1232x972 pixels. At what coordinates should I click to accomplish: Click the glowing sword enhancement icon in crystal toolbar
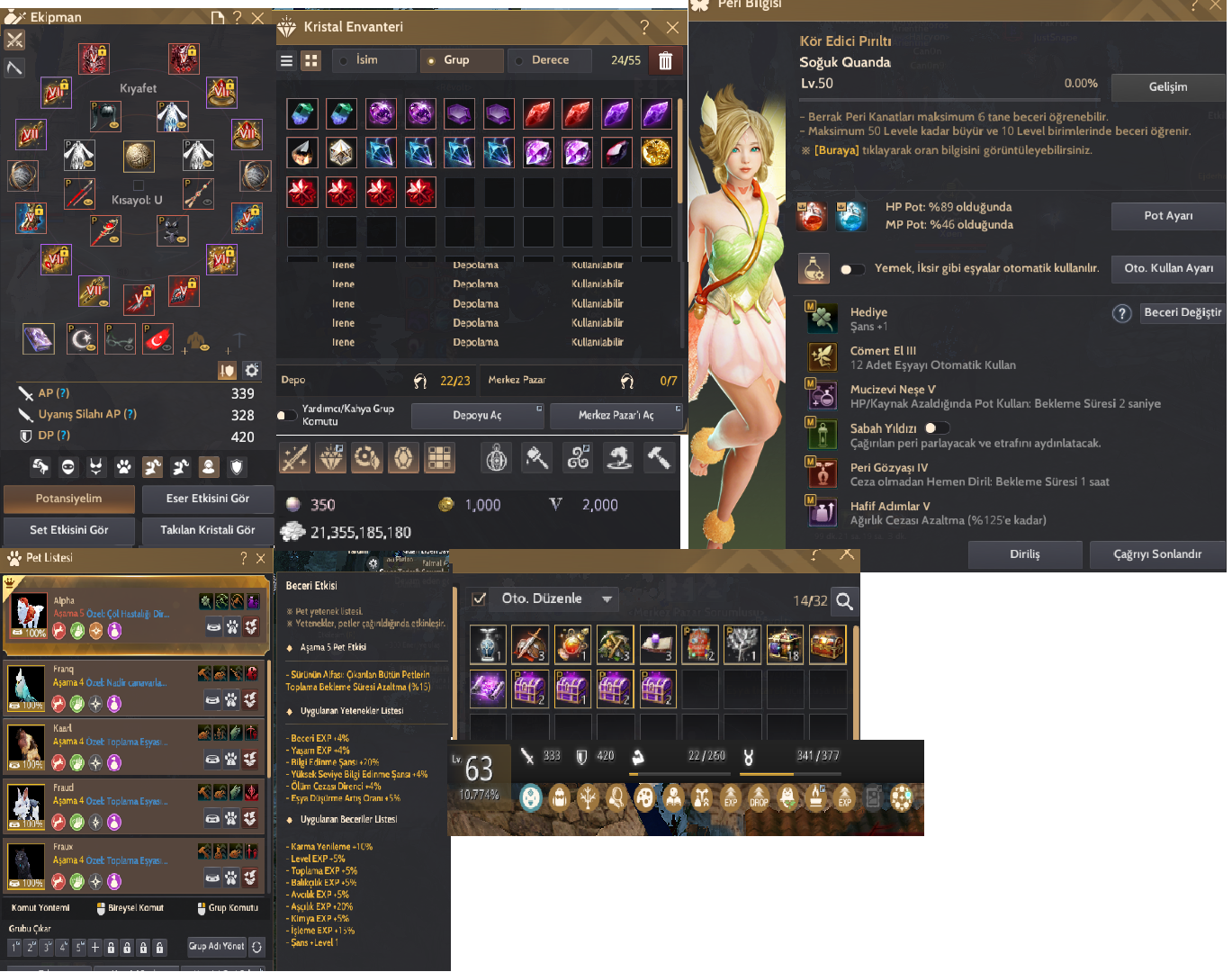pos(294,458)
